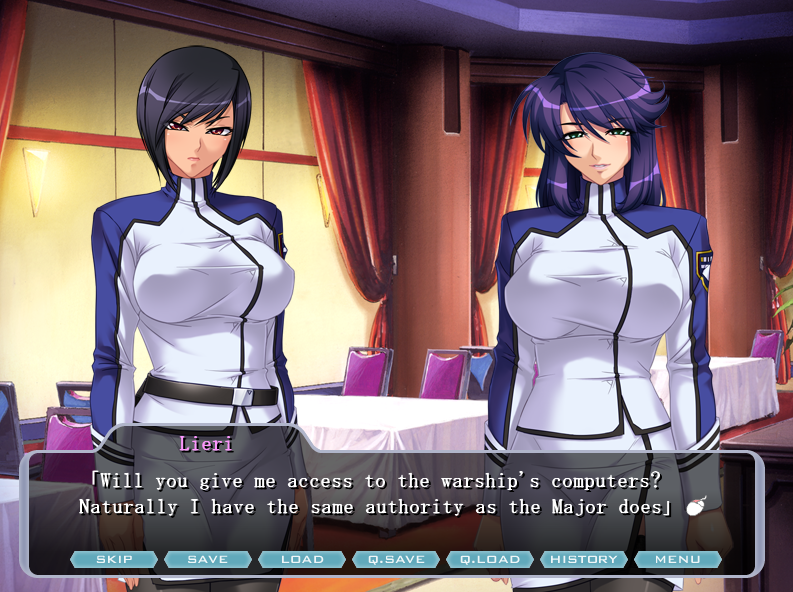Open the MENU button
The image size is (793, 592).
(x=678, y=559)
